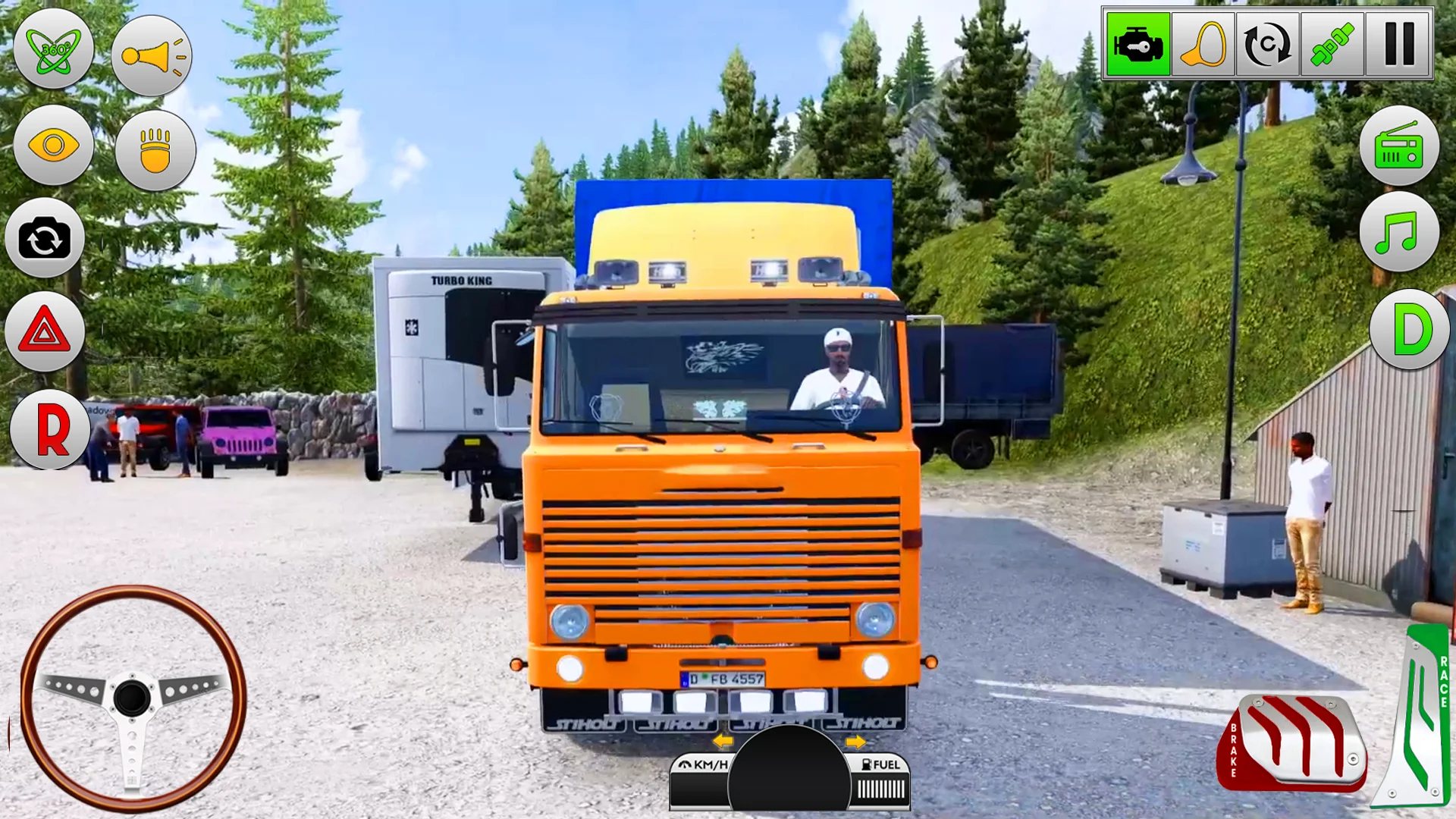Pause the game
This screenshot has width=1456, height=819.
(1399, 44)
